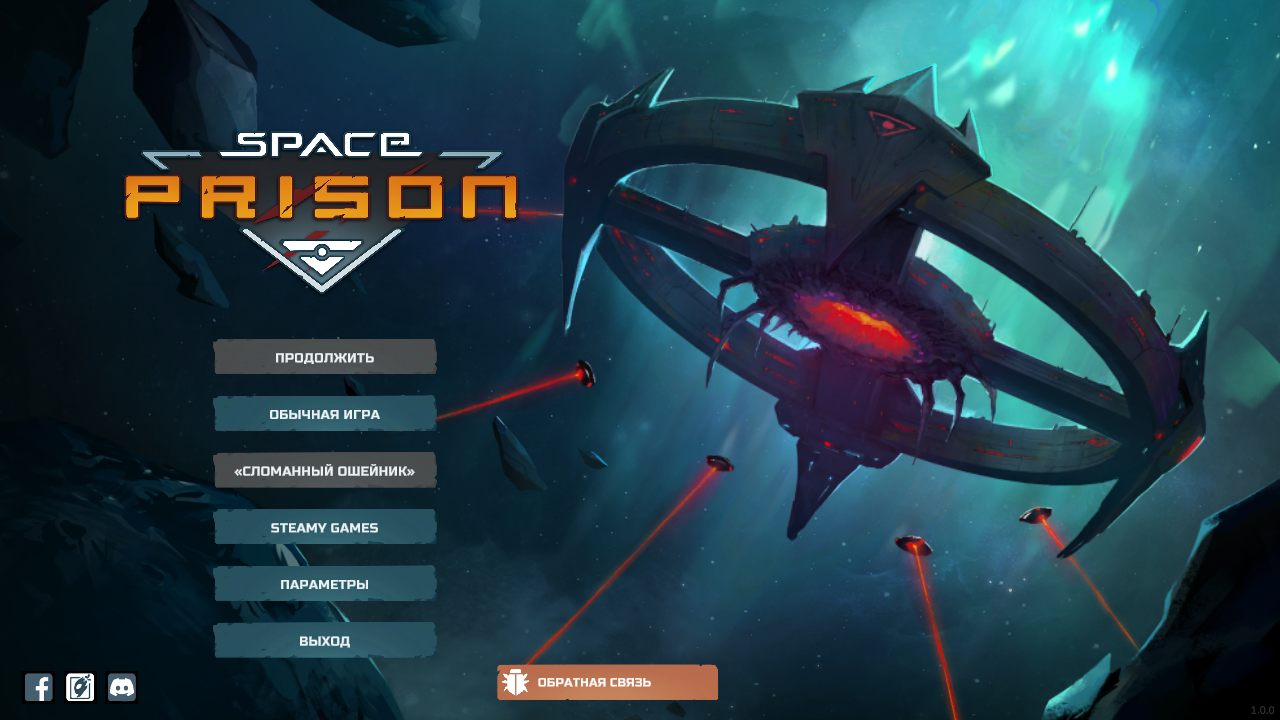Click the bug icon on the feedback button
The image size is (1280, 720).
pyautogui.click(x=516, y=682)
